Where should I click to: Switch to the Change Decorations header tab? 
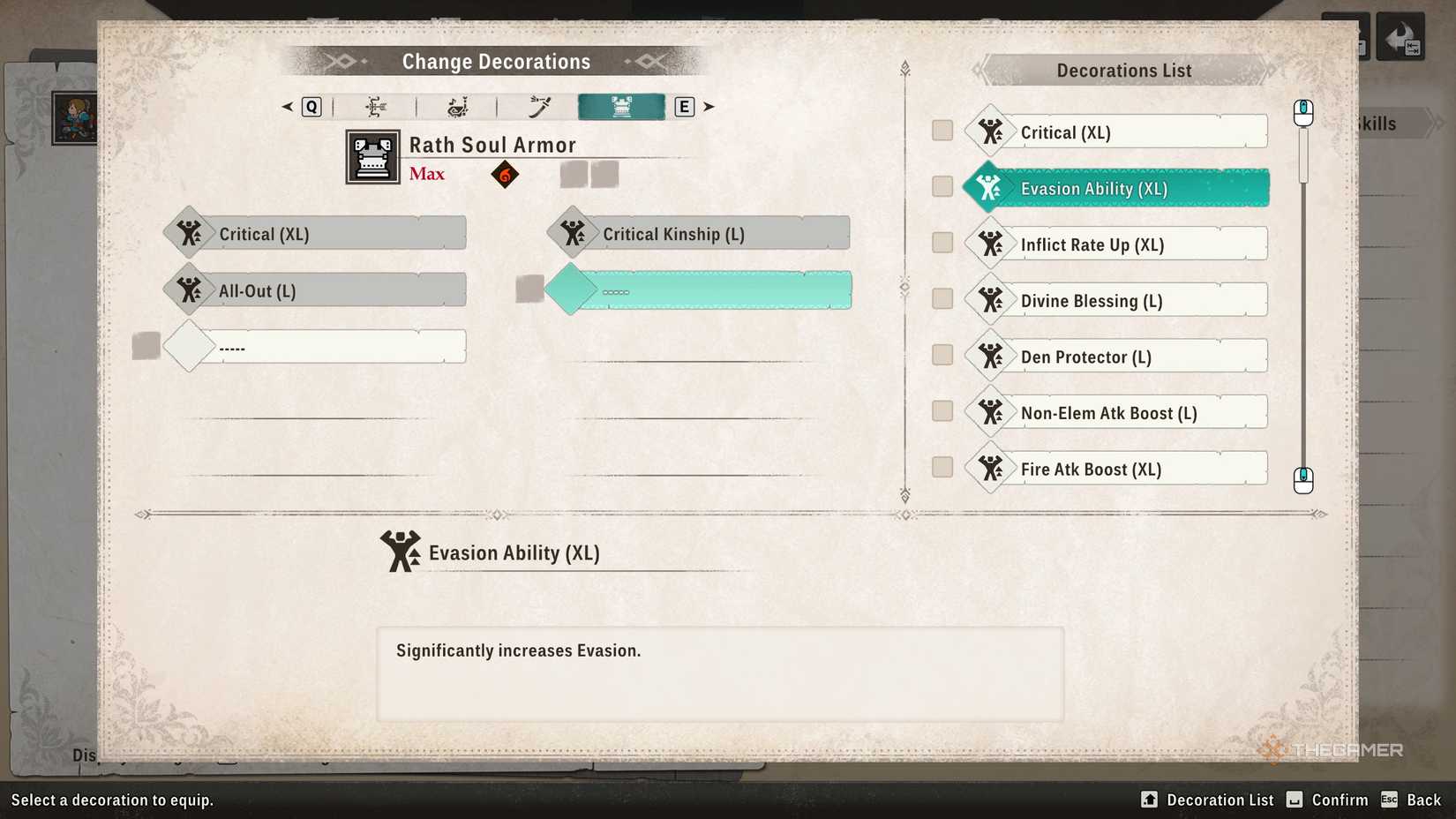coord(496,61)
